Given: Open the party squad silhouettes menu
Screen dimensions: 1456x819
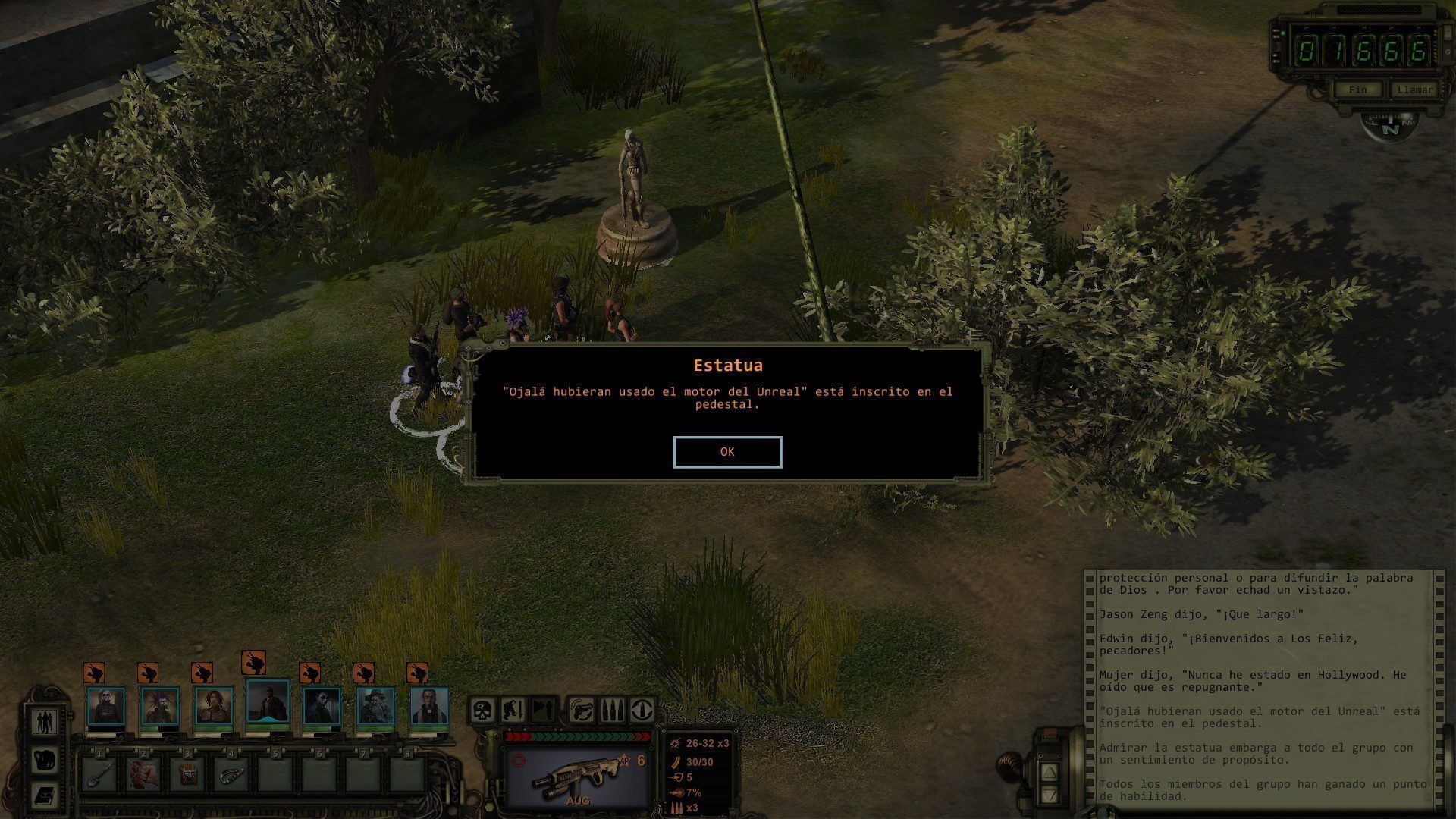Looking at the screenshot, I should tap(44, 722).
